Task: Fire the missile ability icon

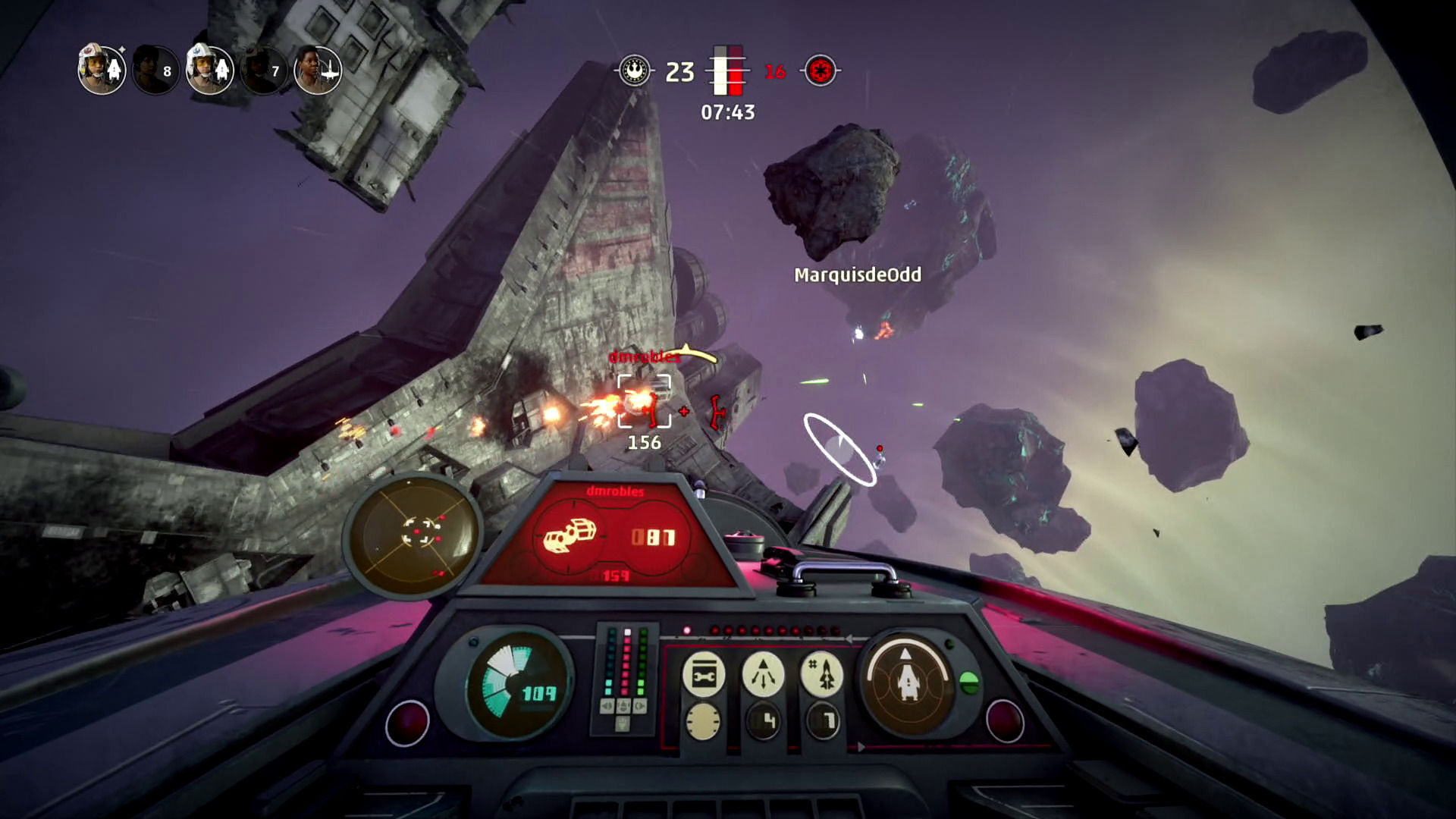Action: [822, 673]
